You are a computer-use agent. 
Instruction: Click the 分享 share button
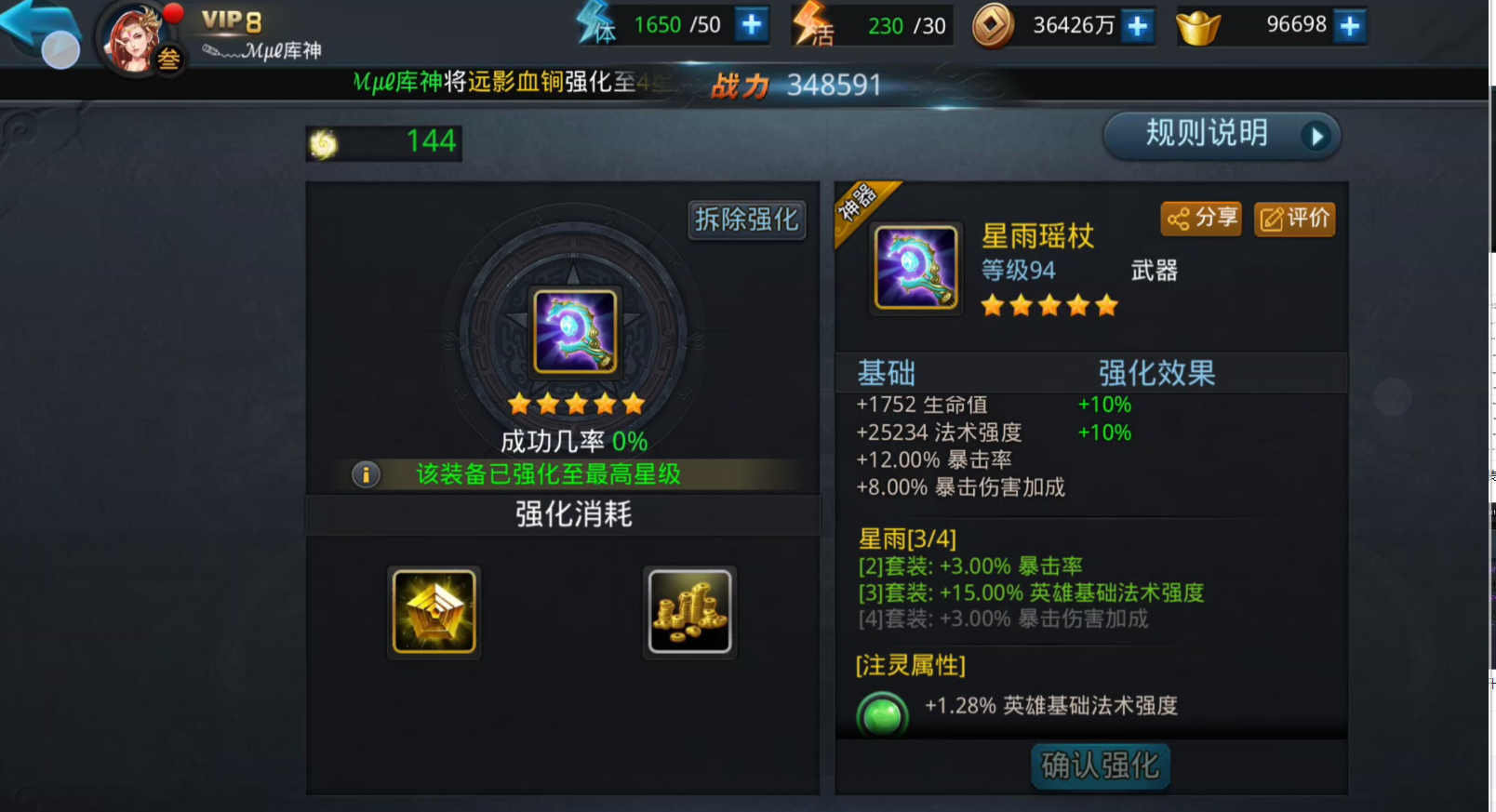pyautogui.click(x=1200, y=219)
